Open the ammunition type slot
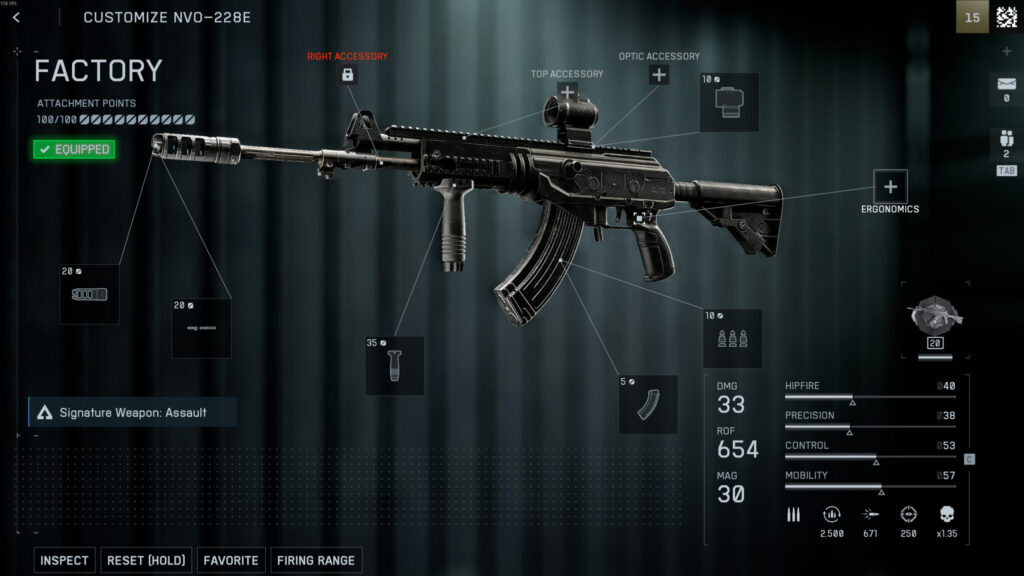1024x576 pixels. 732,338
